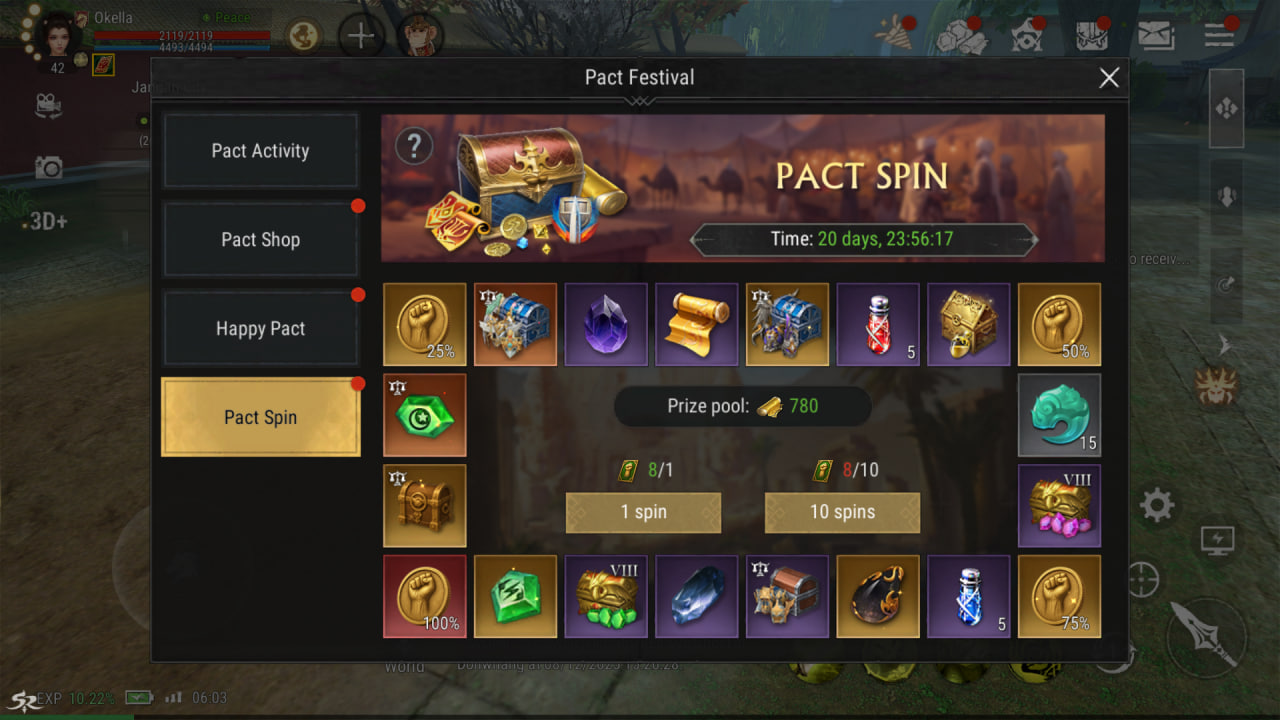The height and width of the screenshot is (720, 1280).
Task: Select the red potion prize
Action: [x=878, y=324]
